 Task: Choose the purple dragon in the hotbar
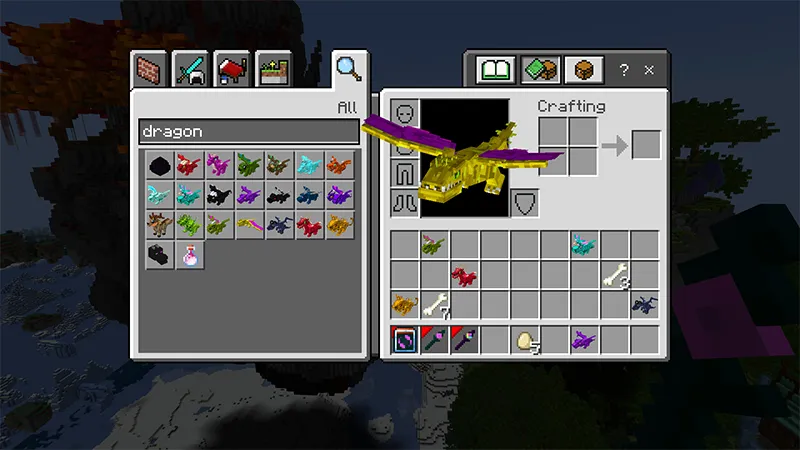585,340
